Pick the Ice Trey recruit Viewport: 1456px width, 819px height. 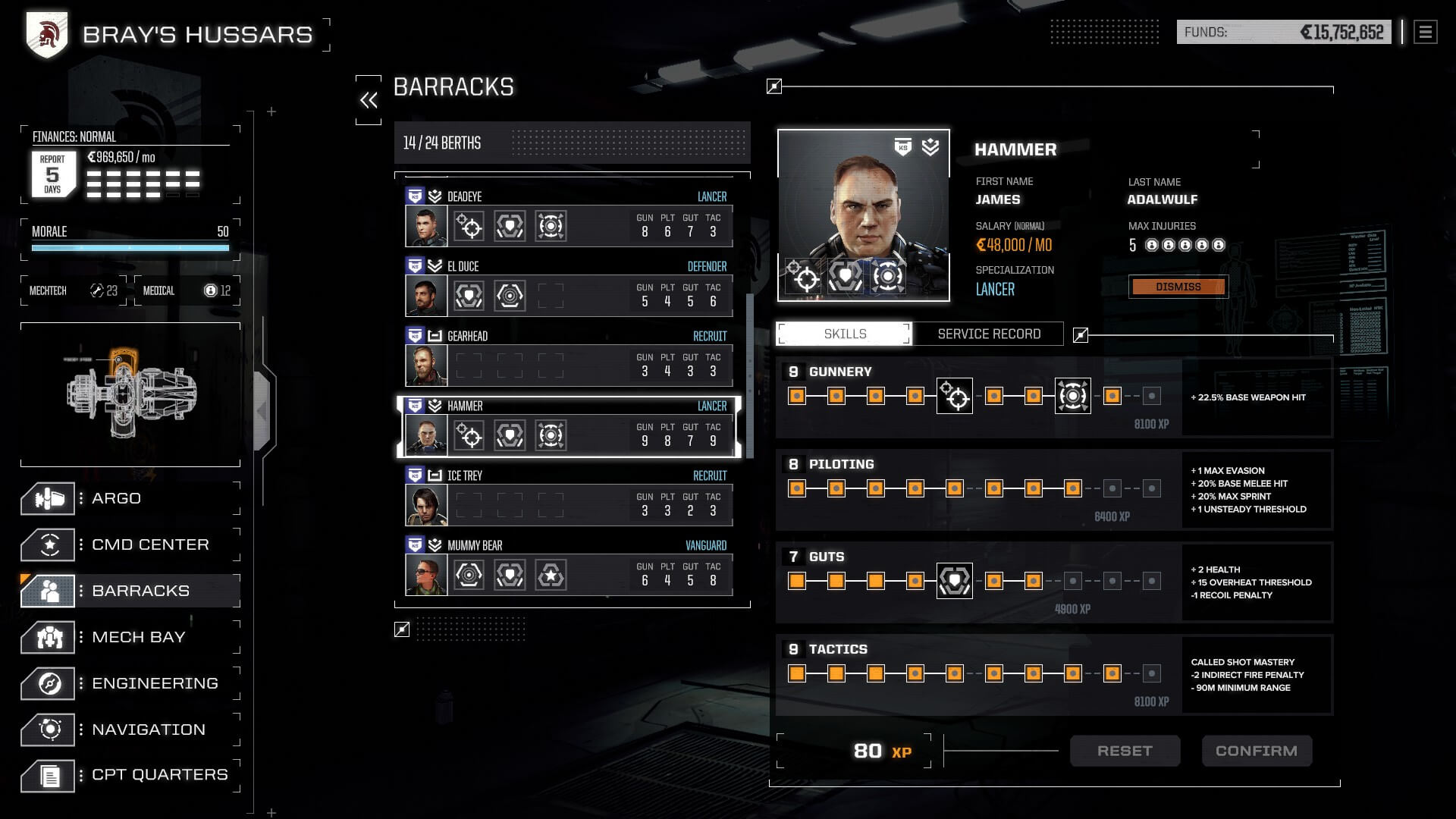pyautogui.click(x=569, y=497)
